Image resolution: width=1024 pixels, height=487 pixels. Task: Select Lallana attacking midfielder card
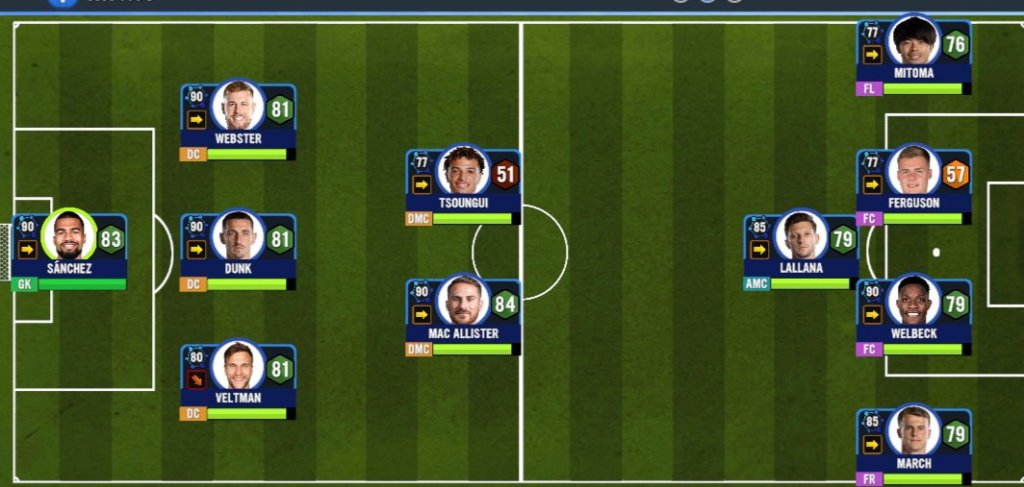pos(800,249)
